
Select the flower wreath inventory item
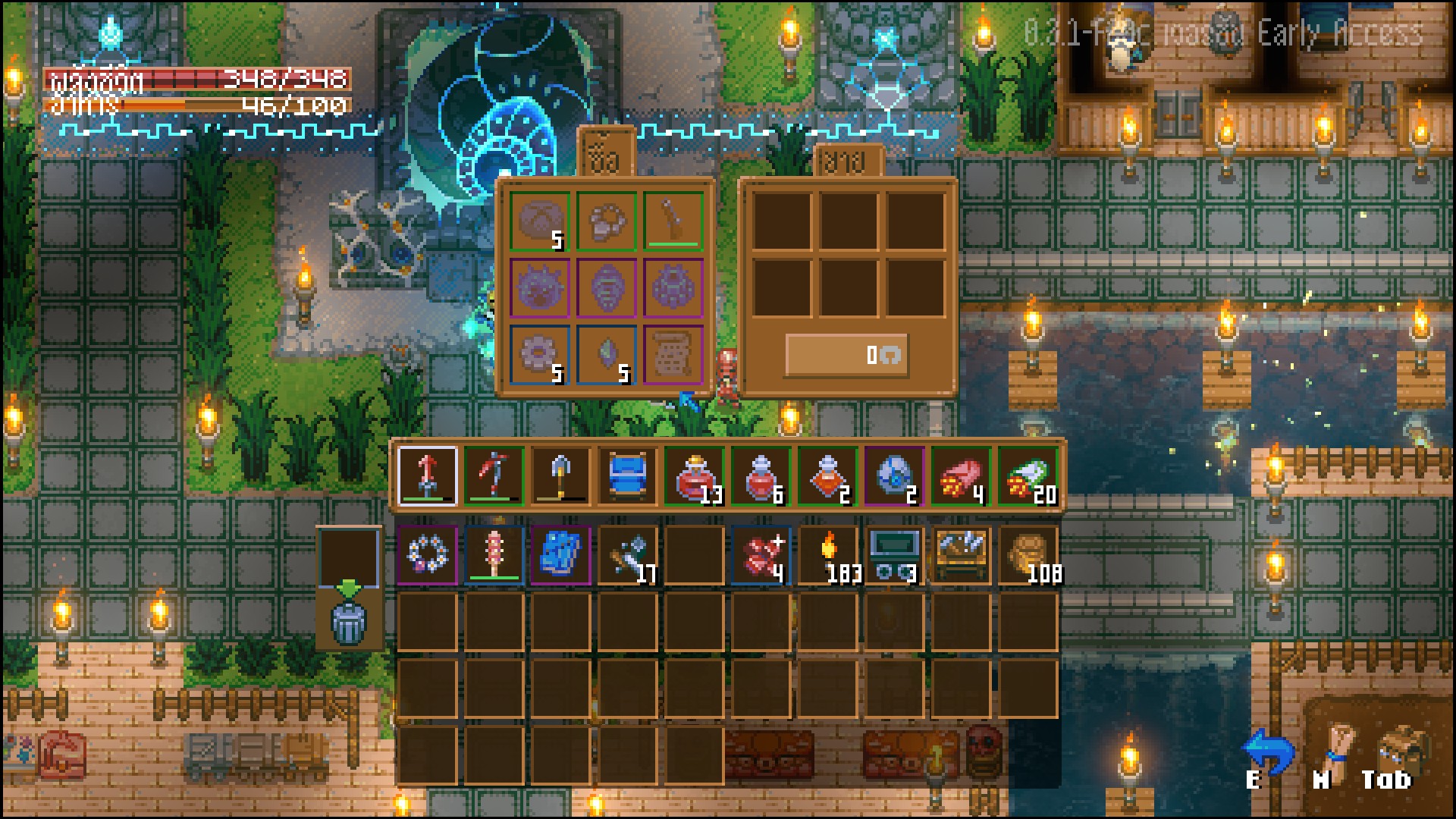427,555
